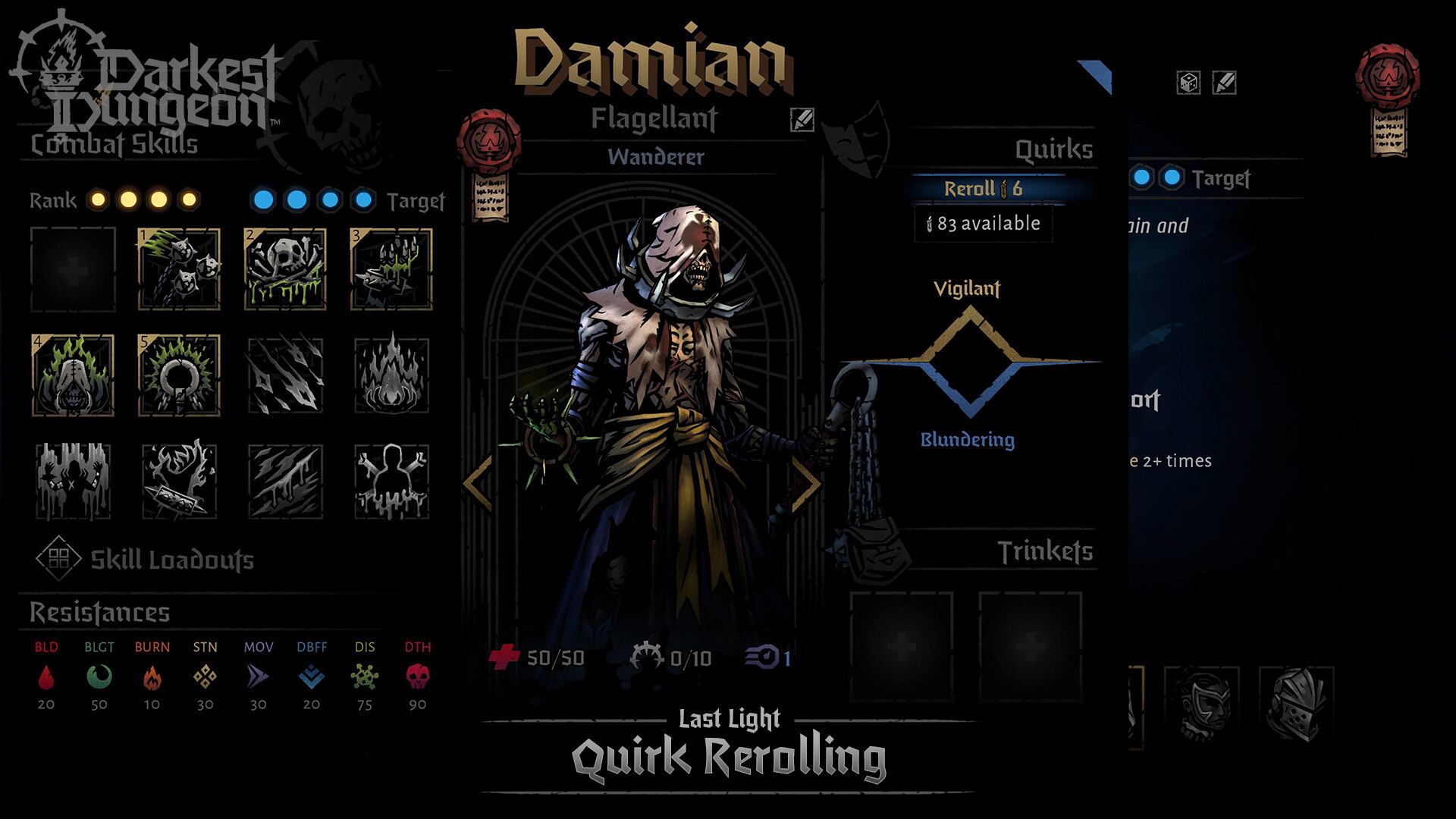
Task: Choose the knight helmet hero portrait
Action: [x=1296, y=705]
